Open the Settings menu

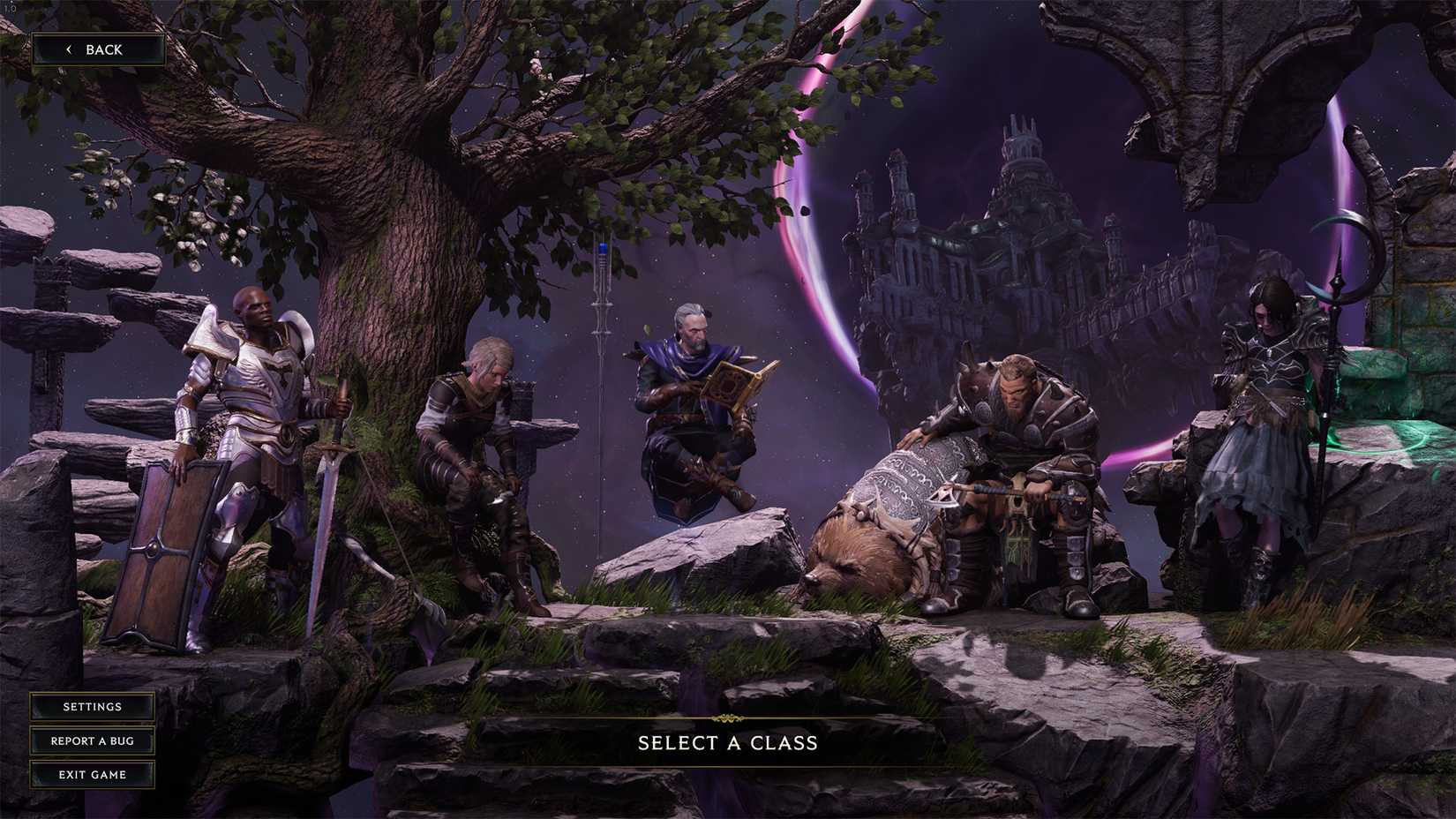pyautogui.click(x=92, y=707)
